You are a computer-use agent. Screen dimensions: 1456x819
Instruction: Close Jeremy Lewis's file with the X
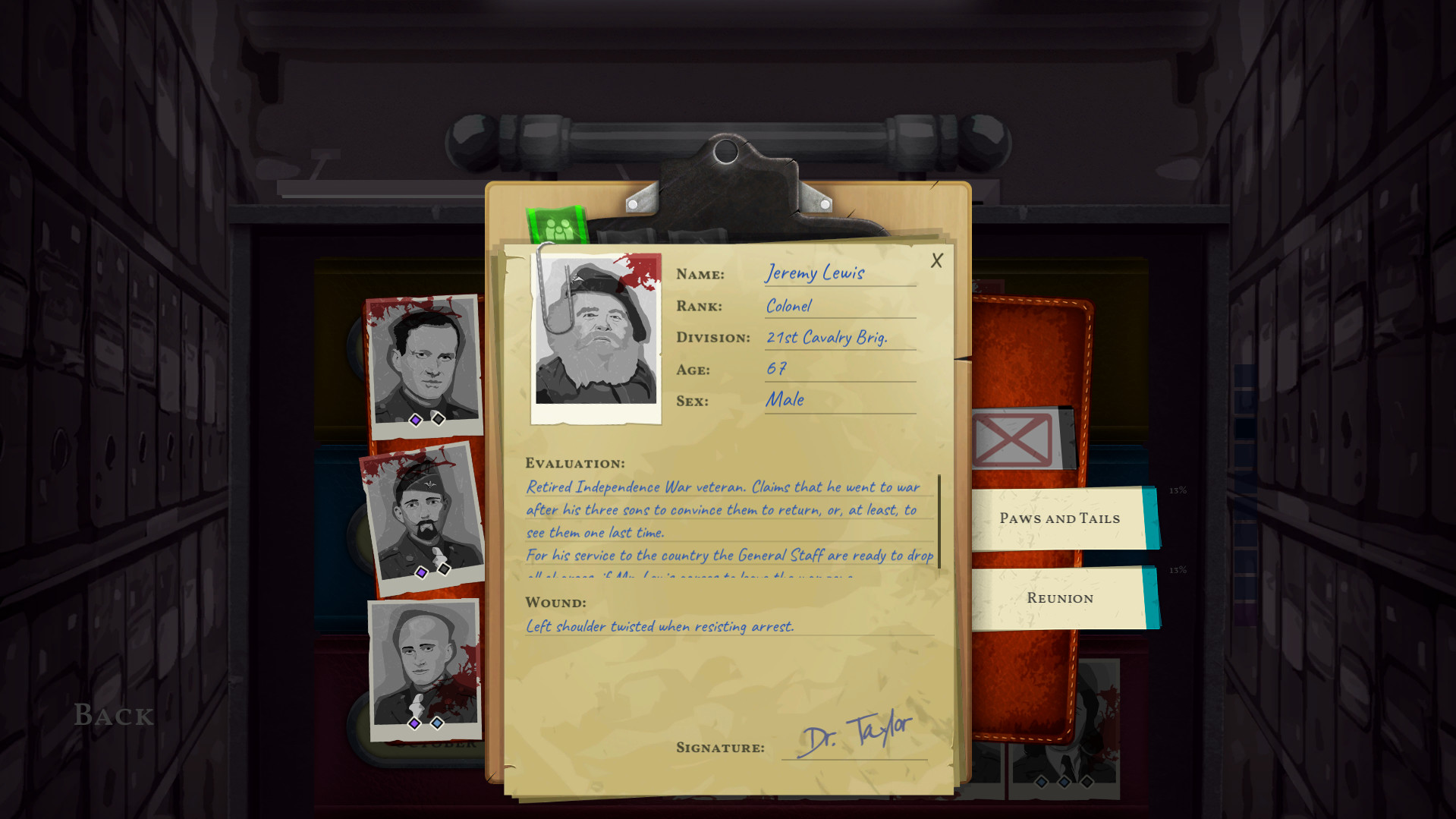click(936, 260)
